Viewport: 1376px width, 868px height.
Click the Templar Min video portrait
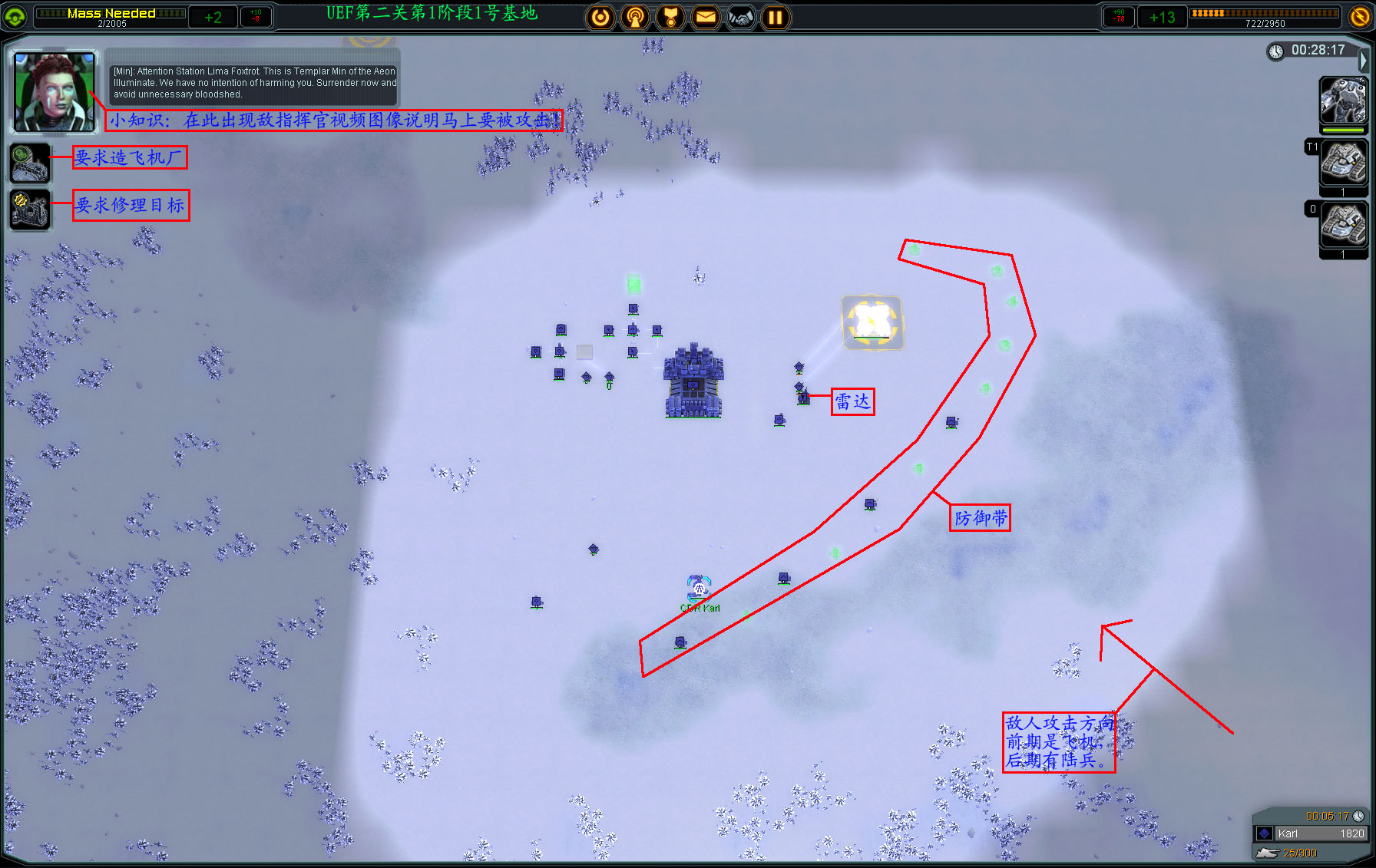click(x=55, y=91)
